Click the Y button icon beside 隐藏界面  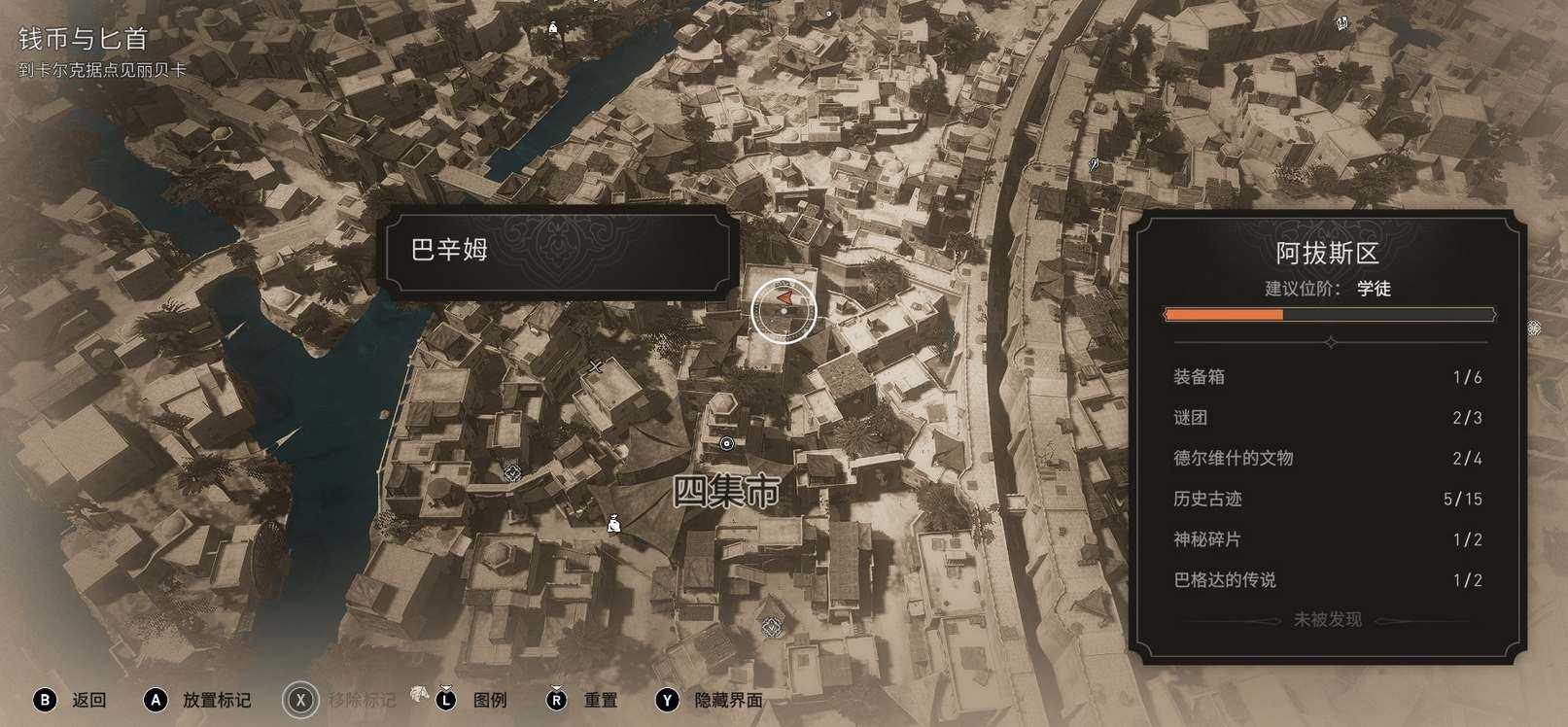[x=667, y=699]
